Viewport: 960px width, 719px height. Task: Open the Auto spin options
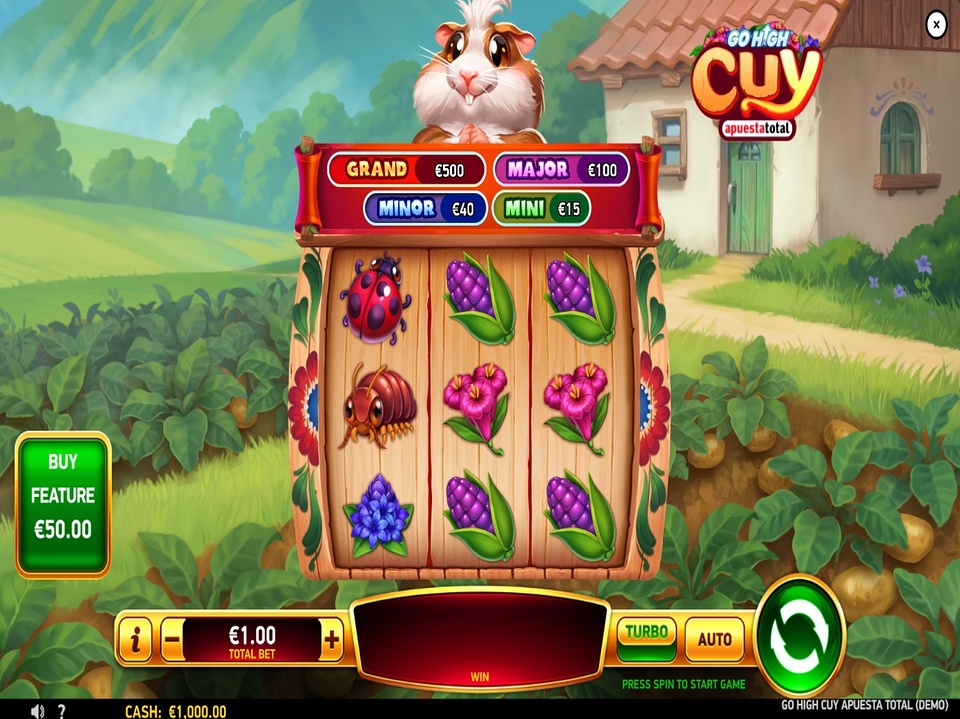click(714, 638)
